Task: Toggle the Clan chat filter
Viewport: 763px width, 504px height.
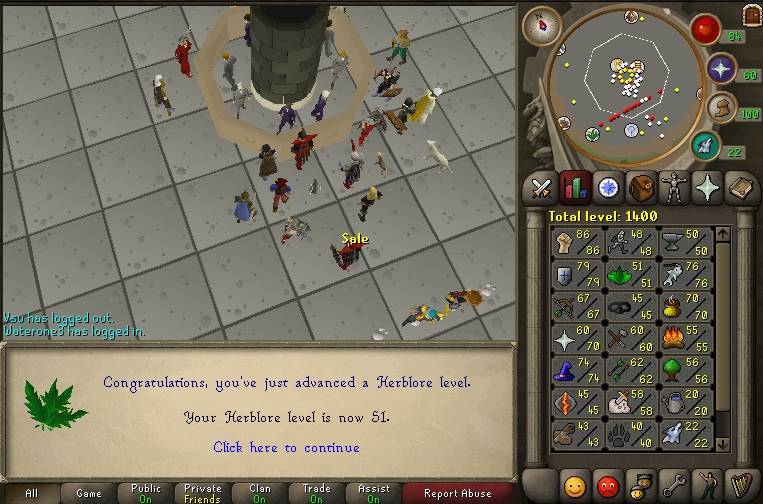Action: click(260, 493)
